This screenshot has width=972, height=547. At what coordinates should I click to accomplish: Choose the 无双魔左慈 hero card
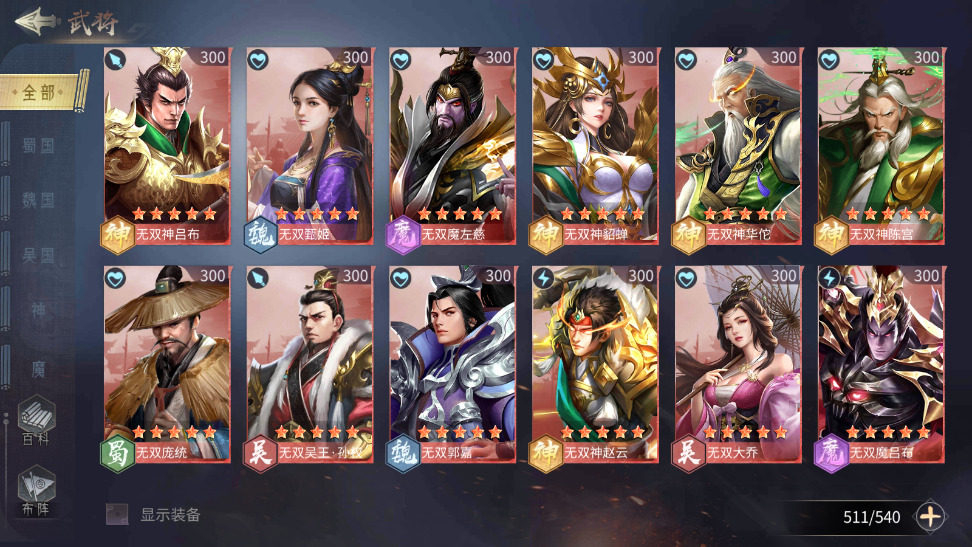pos(452,145)
